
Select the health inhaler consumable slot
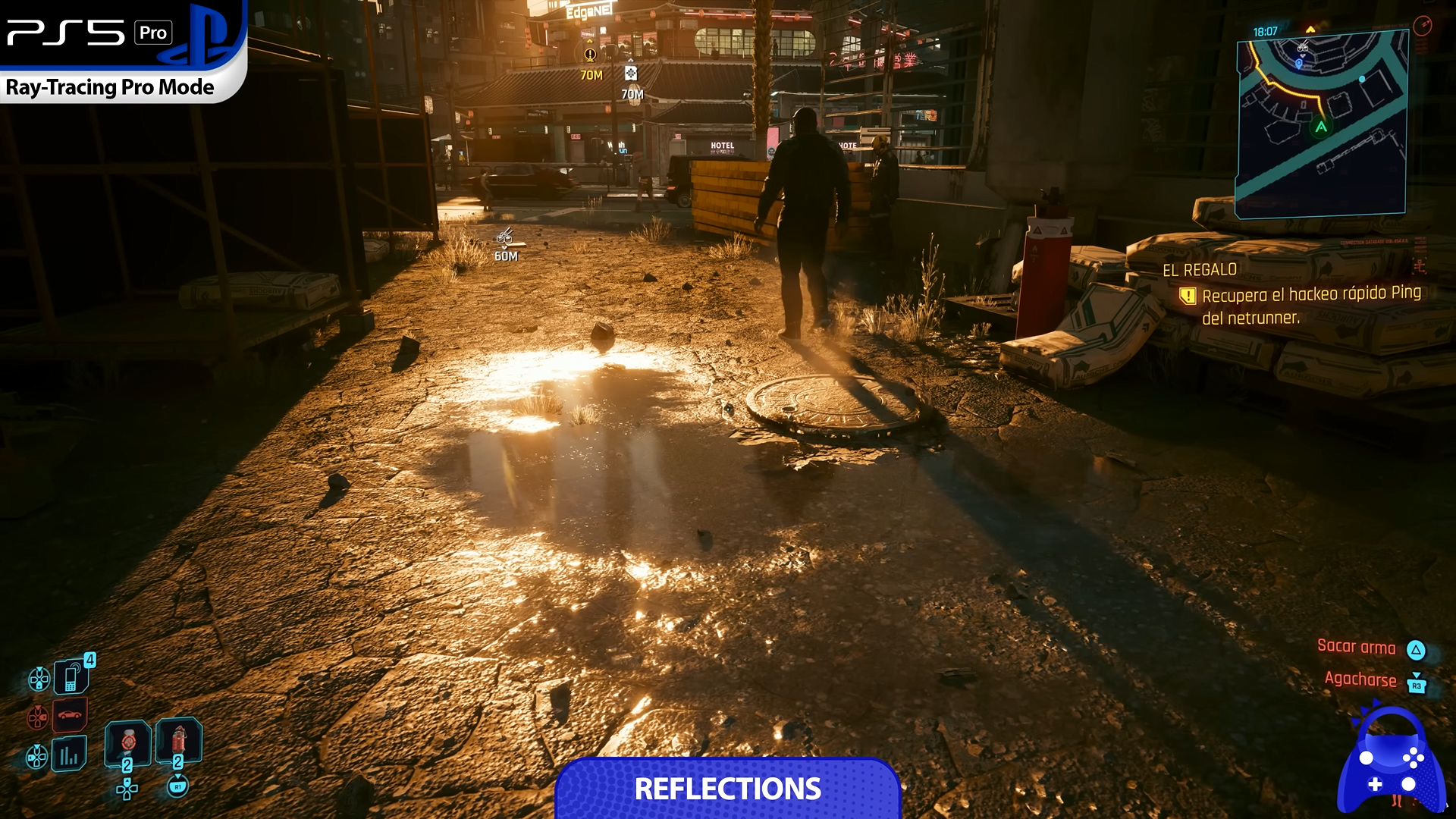[127, 742]
